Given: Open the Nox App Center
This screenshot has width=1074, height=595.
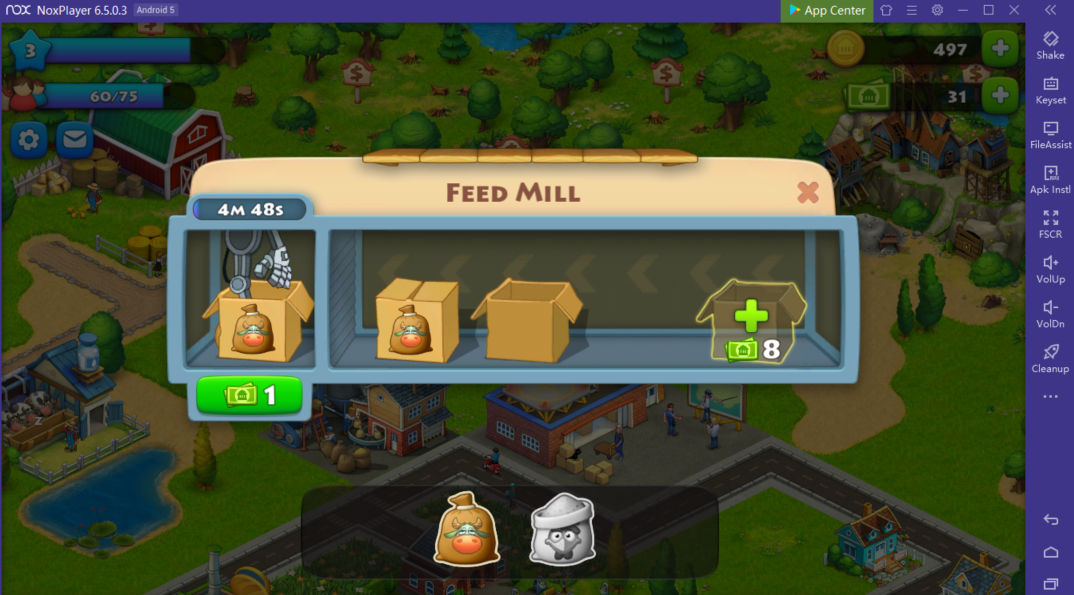Looking at the screenshot, I should pos(827,10).
